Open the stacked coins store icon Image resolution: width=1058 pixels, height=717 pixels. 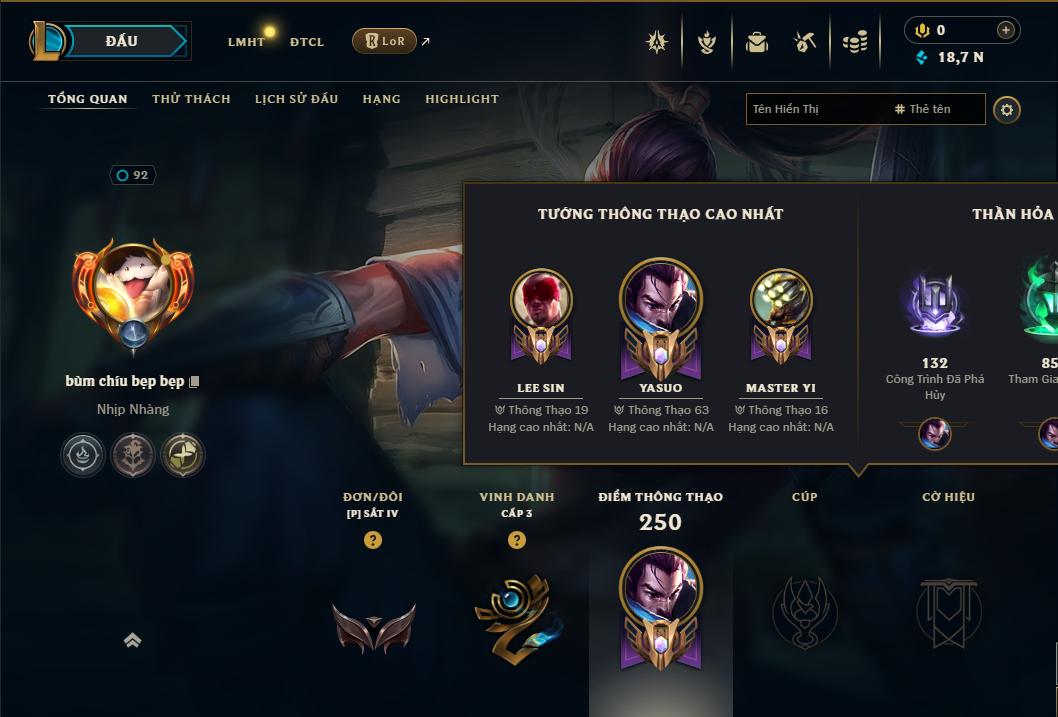[x=855, y=42]
